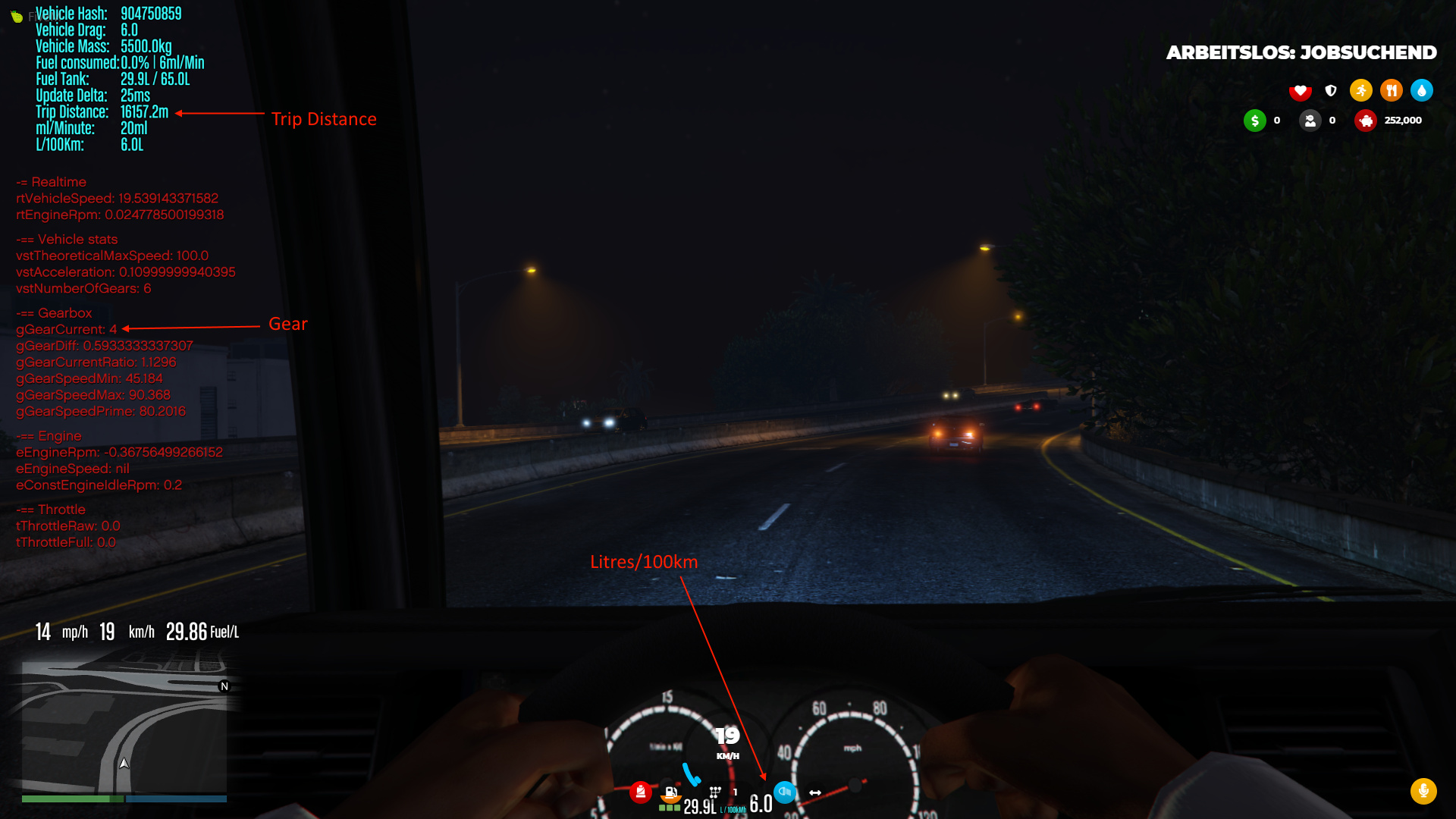Click the orange hunger food icon
The width and height of the screenshot is (1456, 819).
tap(1392, 89)
